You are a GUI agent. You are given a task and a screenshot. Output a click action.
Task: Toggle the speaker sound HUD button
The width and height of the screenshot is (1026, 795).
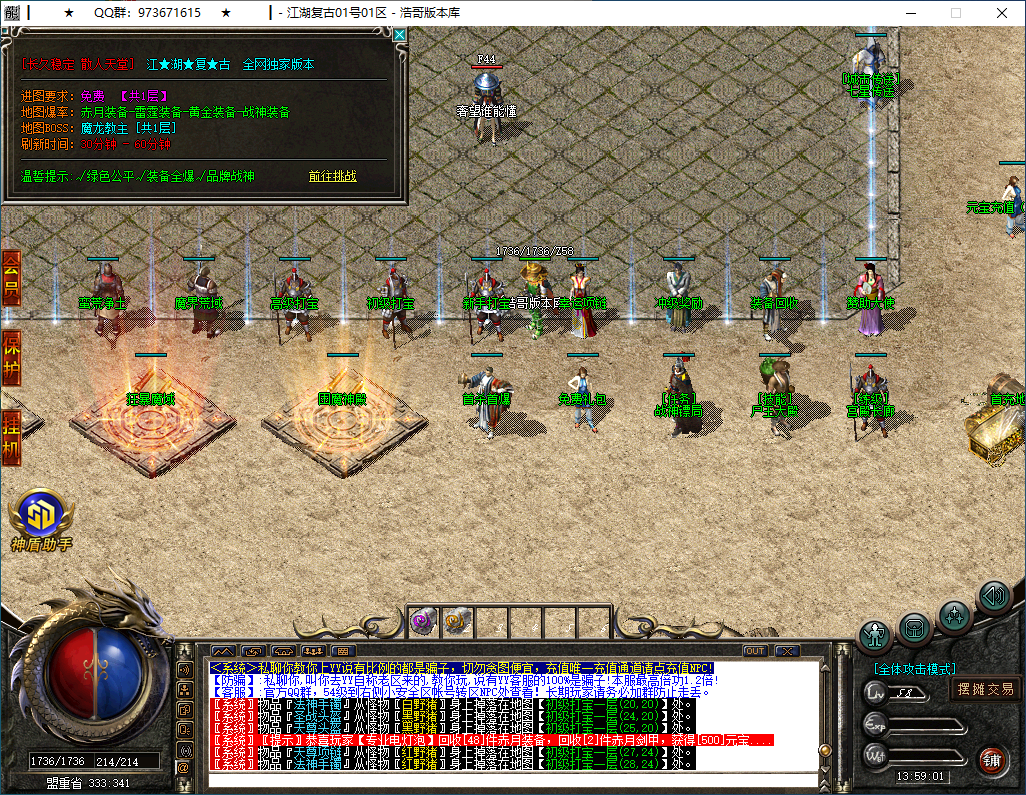pos(993,596)
